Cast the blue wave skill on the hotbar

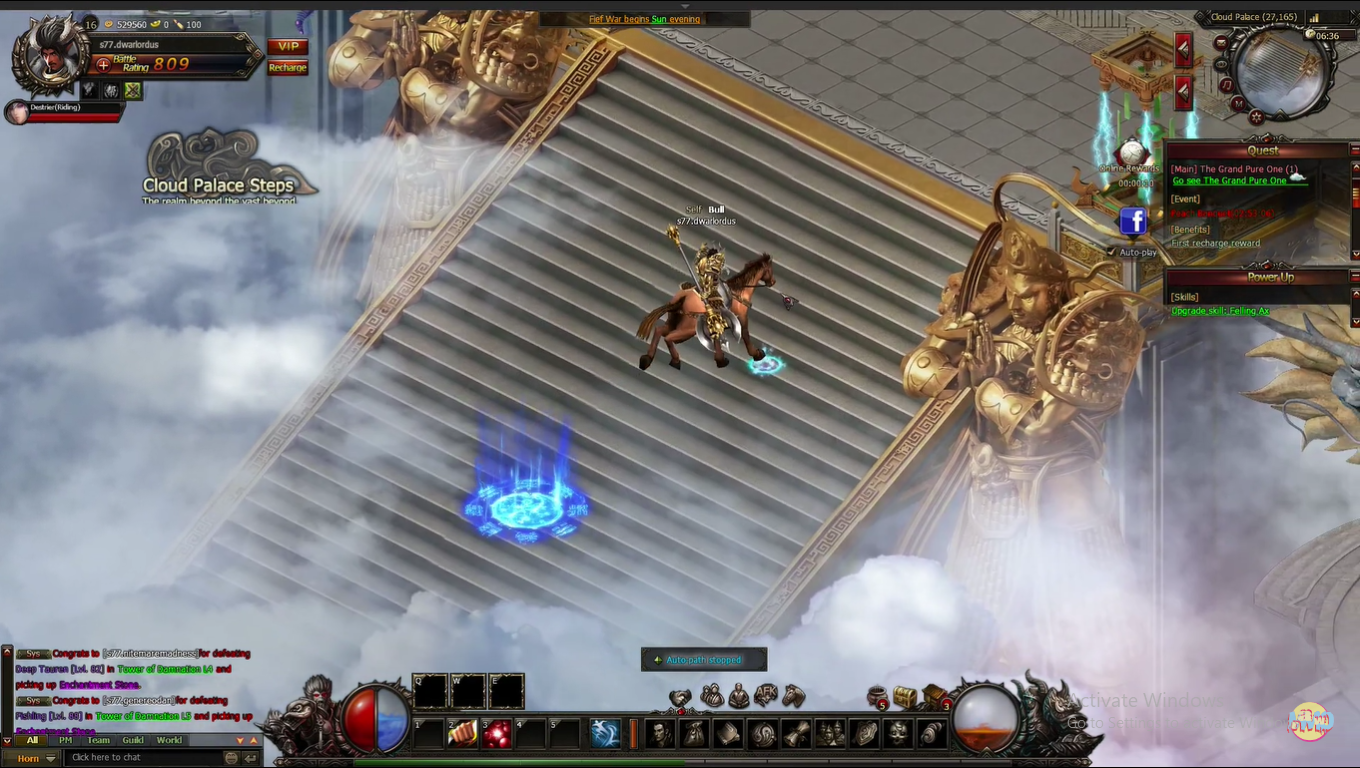[606, 733]
